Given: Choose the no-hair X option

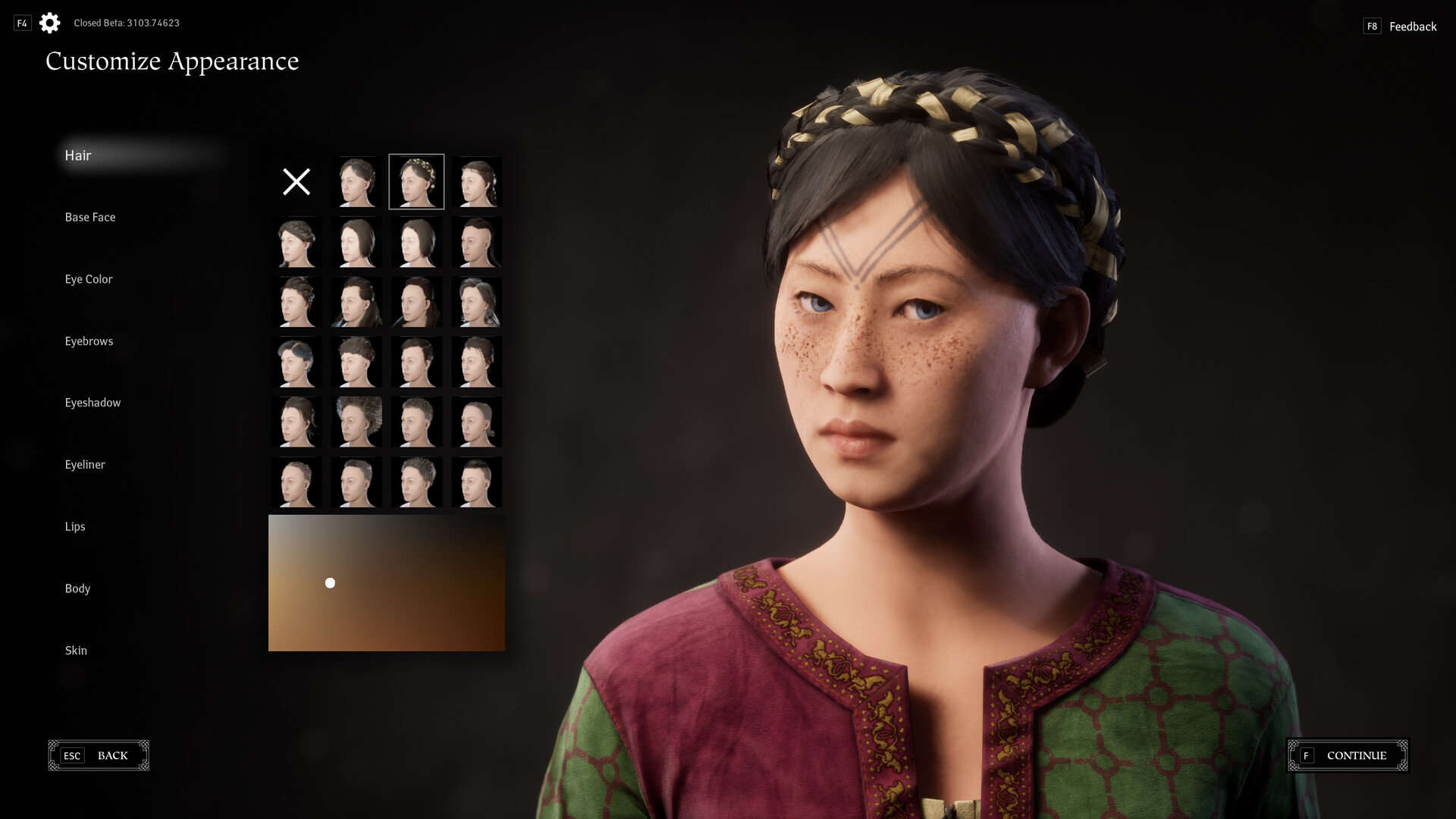Looking at the screenshot, I should point(297,182).
